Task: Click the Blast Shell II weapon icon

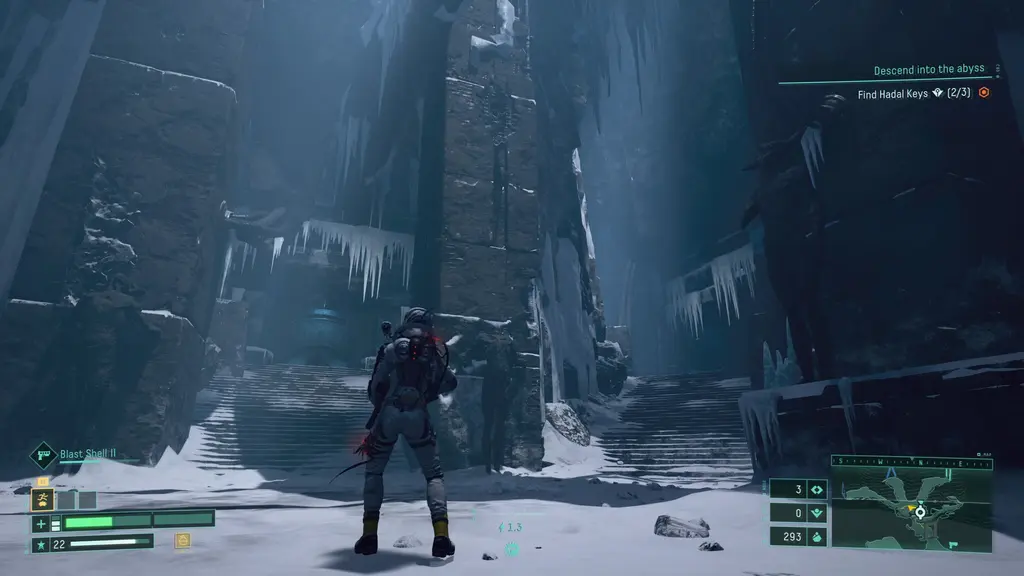Action: click(44, 456)
